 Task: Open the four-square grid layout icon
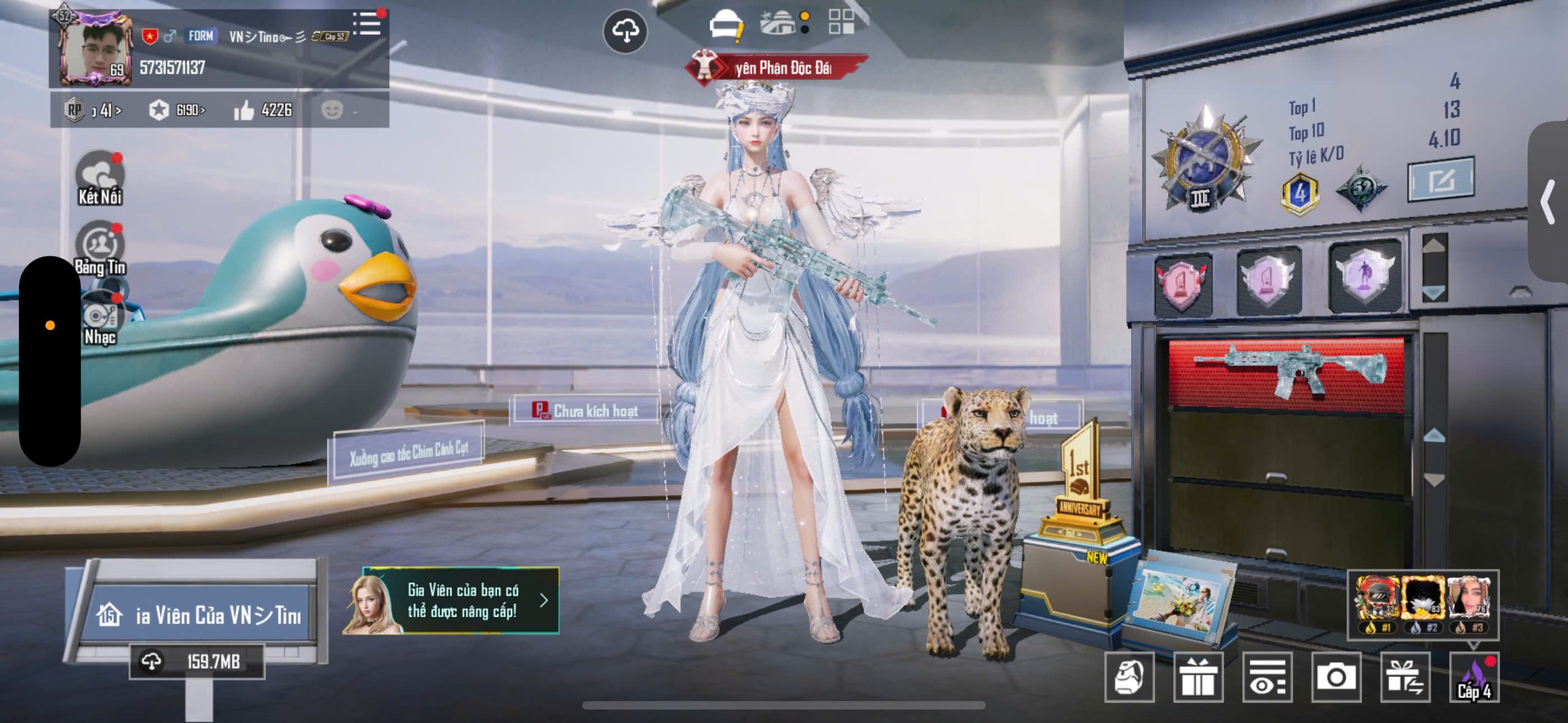pyautogui.click(x=841, y=21)
